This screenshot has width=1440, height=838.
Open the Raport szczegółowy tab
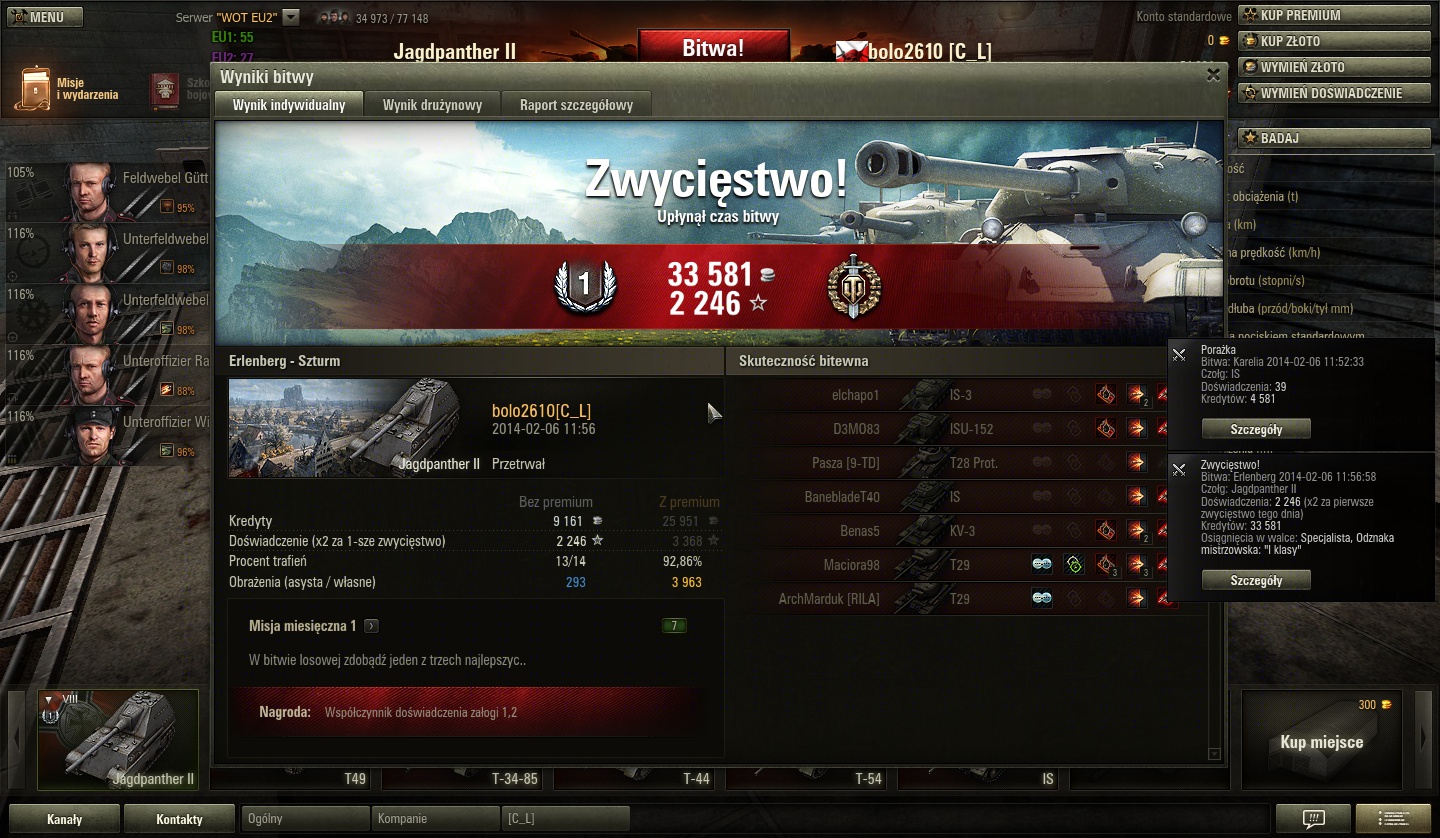click(x=576, y=105)
